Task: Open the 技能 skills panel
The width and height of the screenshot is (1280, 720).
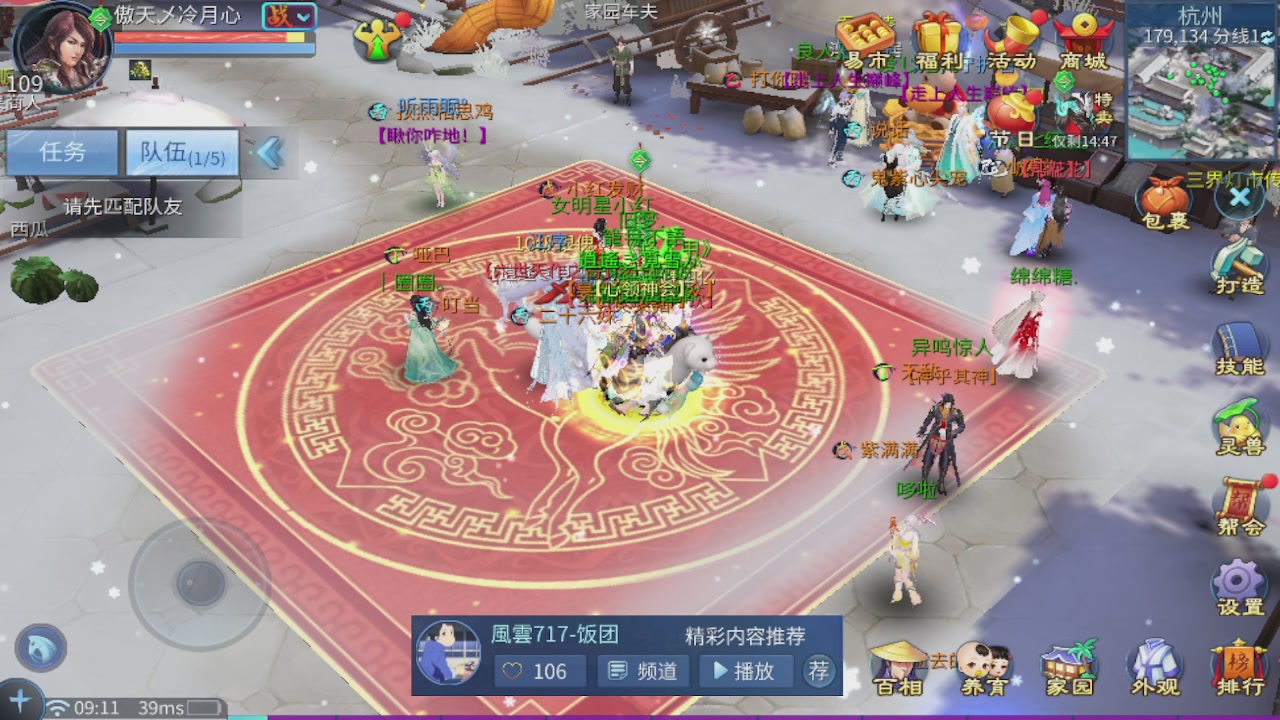Action: tap(1238, 340)
